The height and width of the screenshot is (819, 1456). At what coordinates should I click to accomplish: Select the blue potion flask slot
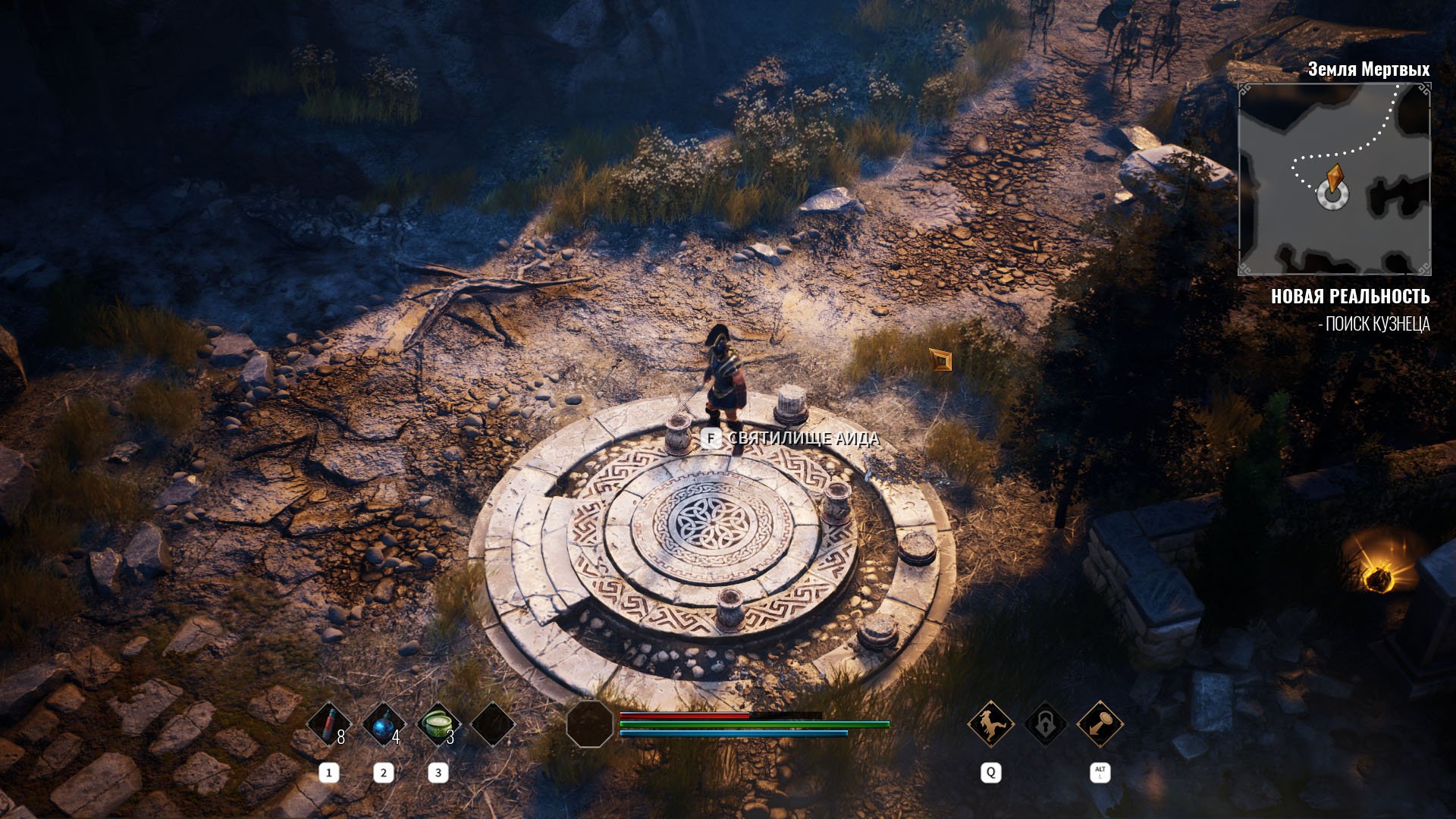(384, 725)
